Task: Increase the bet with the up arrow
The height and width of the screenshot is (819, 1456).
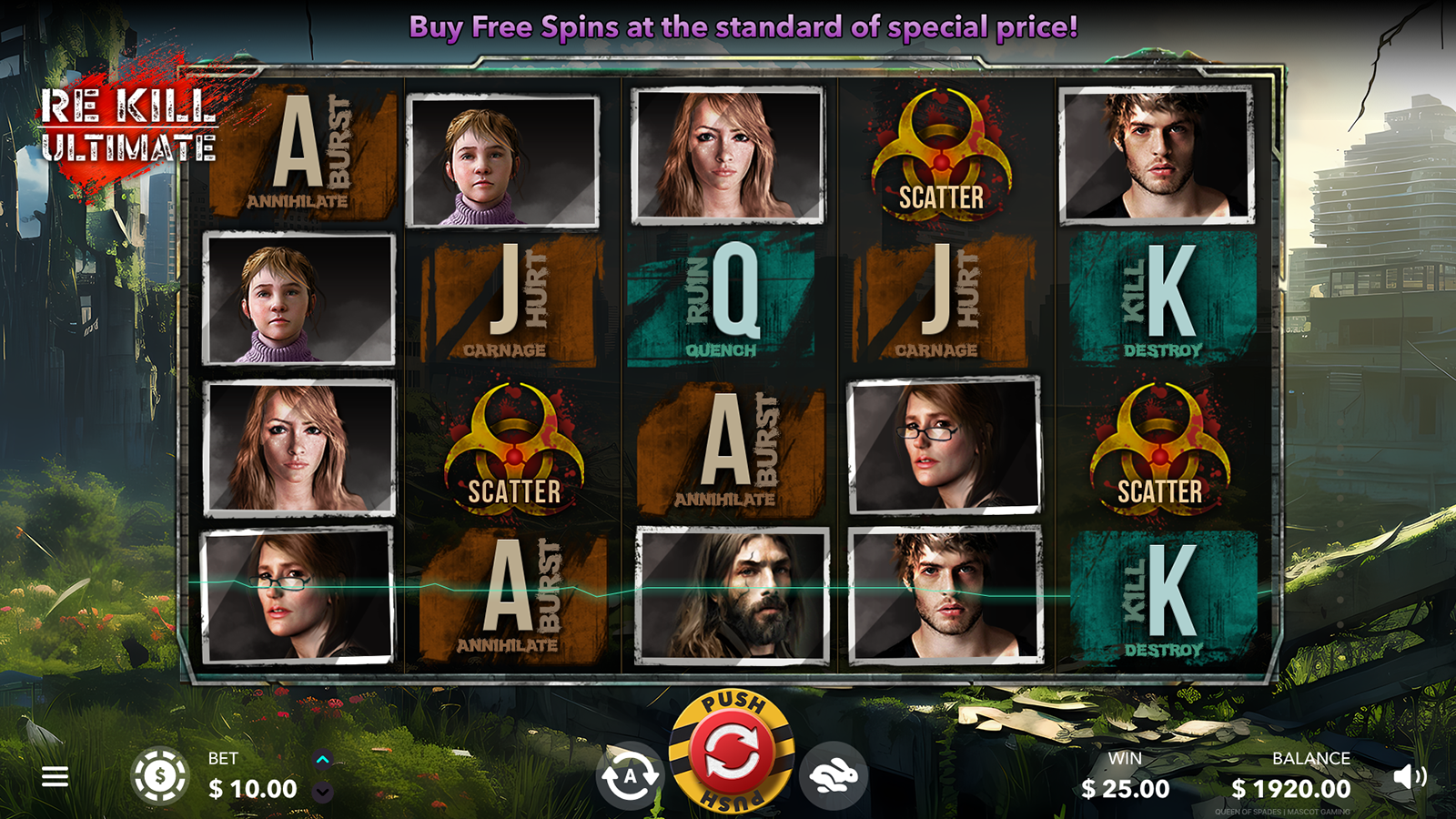Action: pyautogui.click(x=322, y=759)
